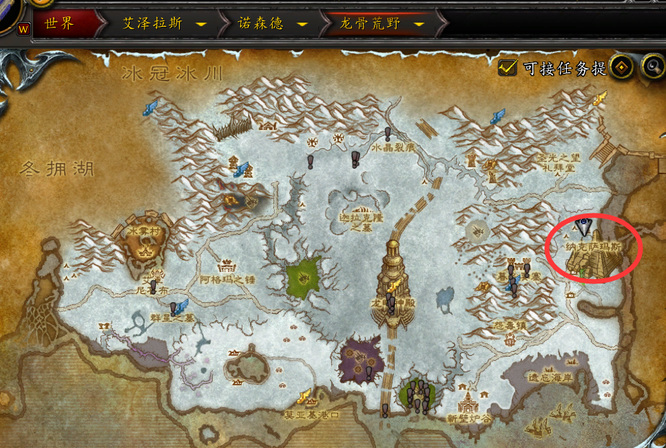Toggle the 可接任务提示 checkbox
Screen dimensions: 666x448
[x=508, y=68]
